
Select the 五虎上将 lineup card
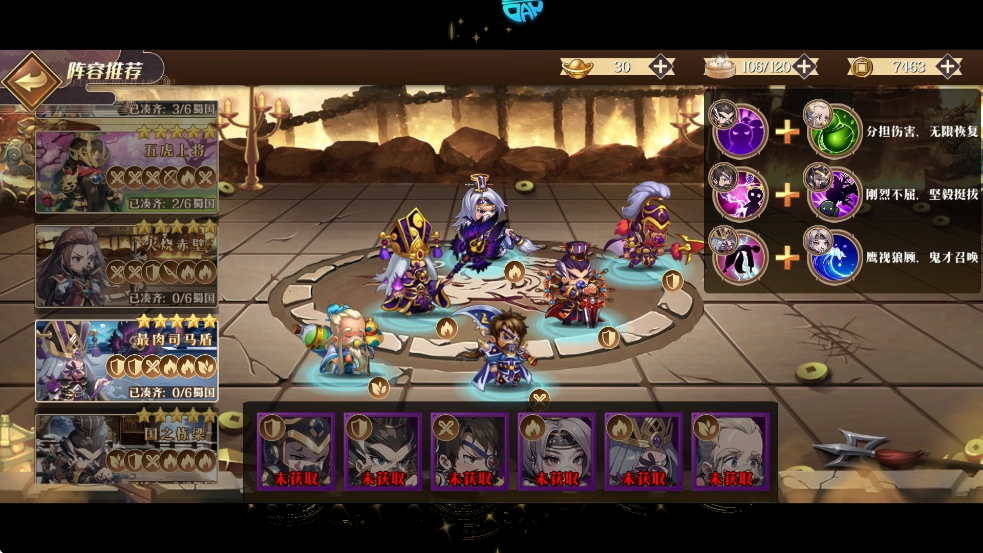point(126,166)
